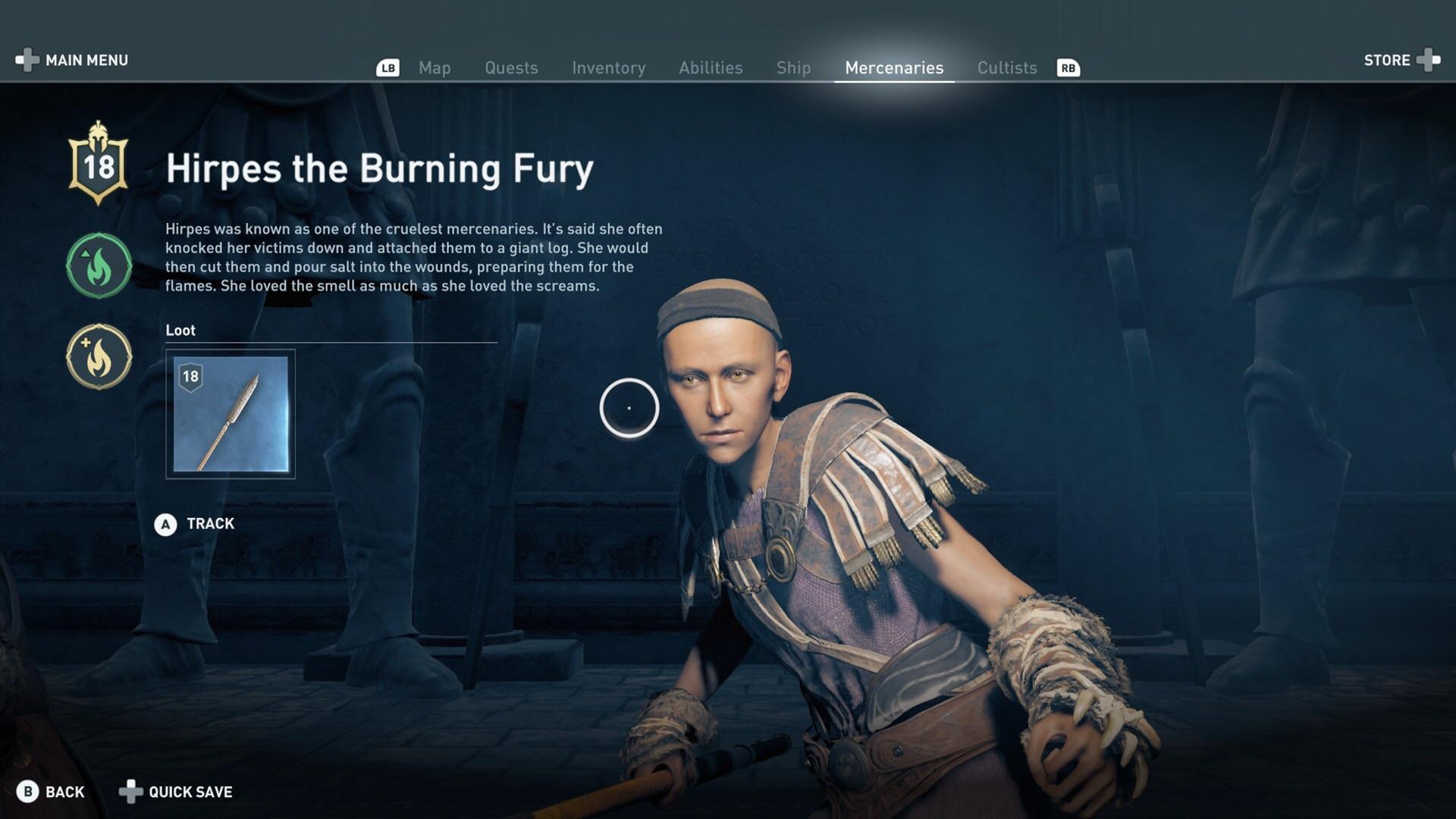Click the level 18 mercenary shield emblem
Screen dimensions: 1456x819
99,165
